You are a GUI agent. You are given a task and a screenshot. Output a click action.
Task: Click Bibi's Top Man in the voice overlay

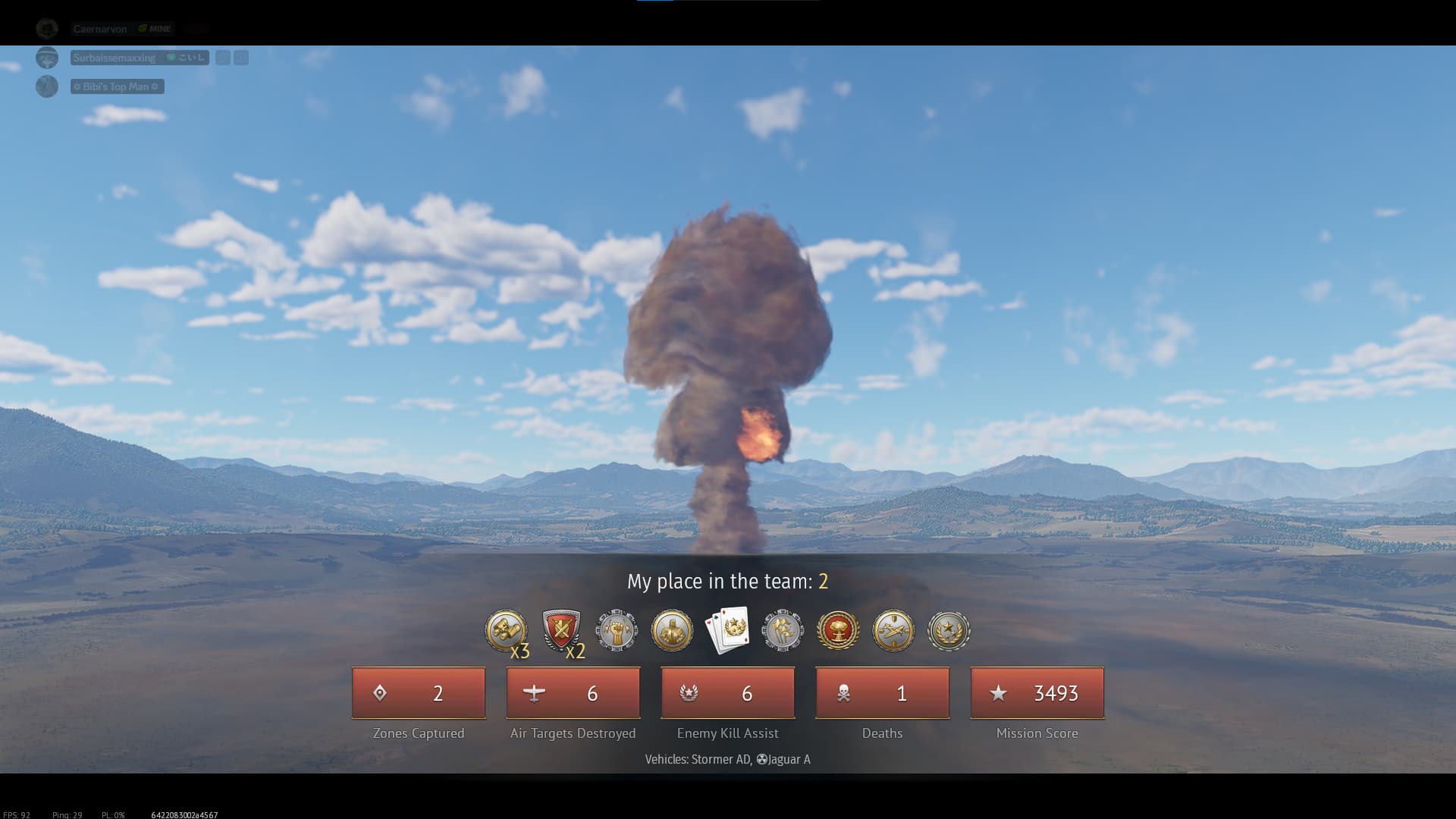(x=117, y=86)
